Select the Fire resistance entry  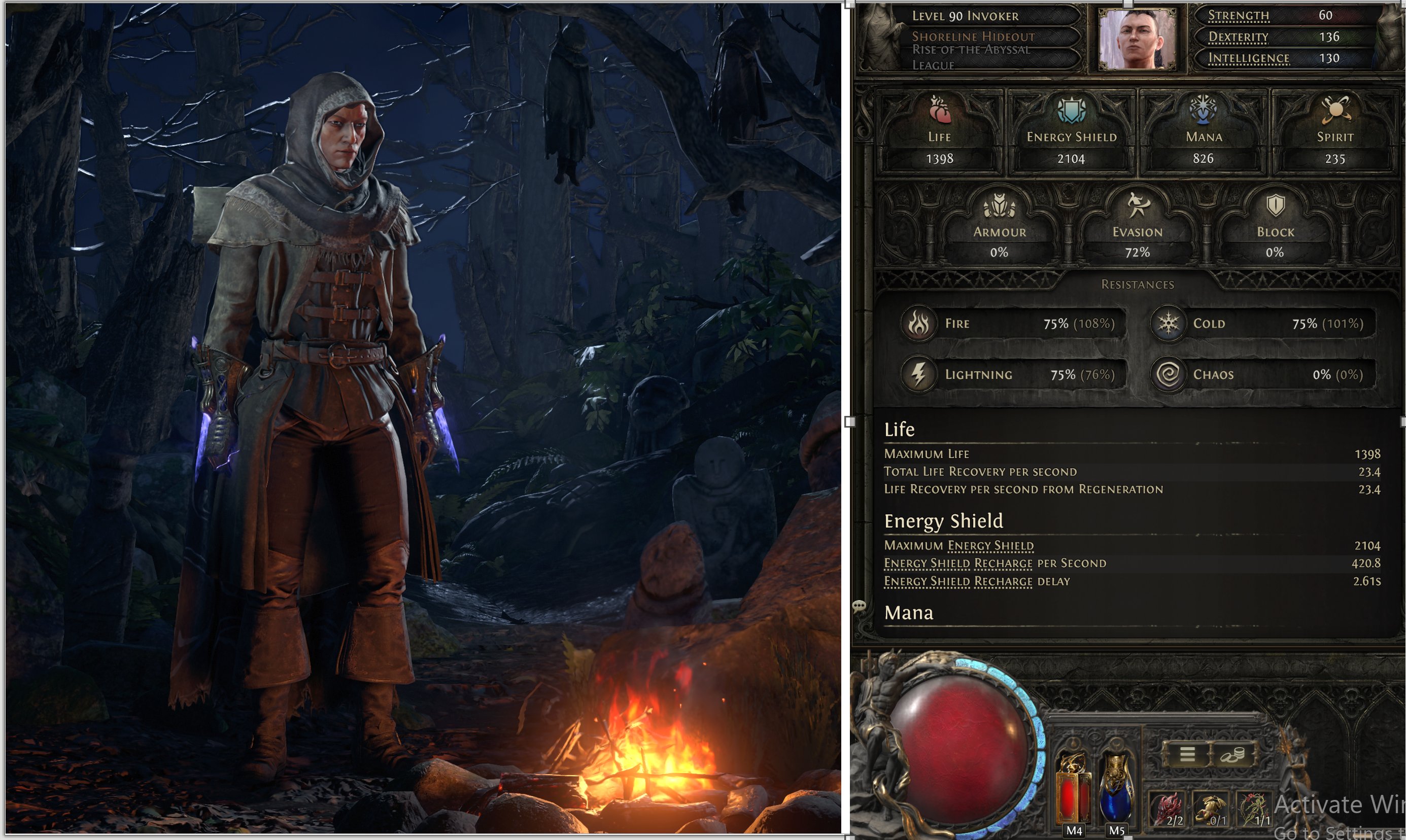click(x=1010, y=324)
